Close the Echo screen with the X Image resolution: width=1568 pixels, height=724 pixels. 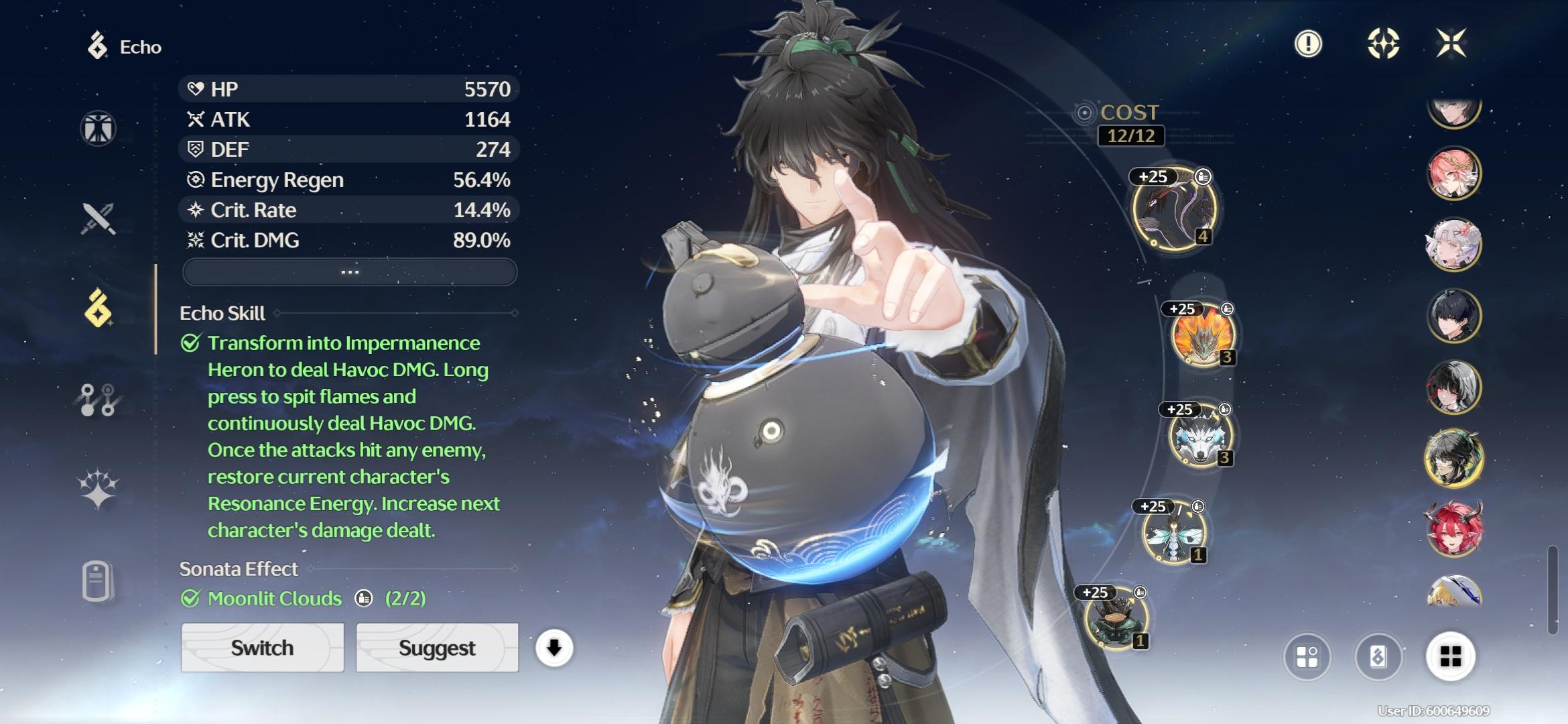pyautogui.click(x=1451, y=44)
